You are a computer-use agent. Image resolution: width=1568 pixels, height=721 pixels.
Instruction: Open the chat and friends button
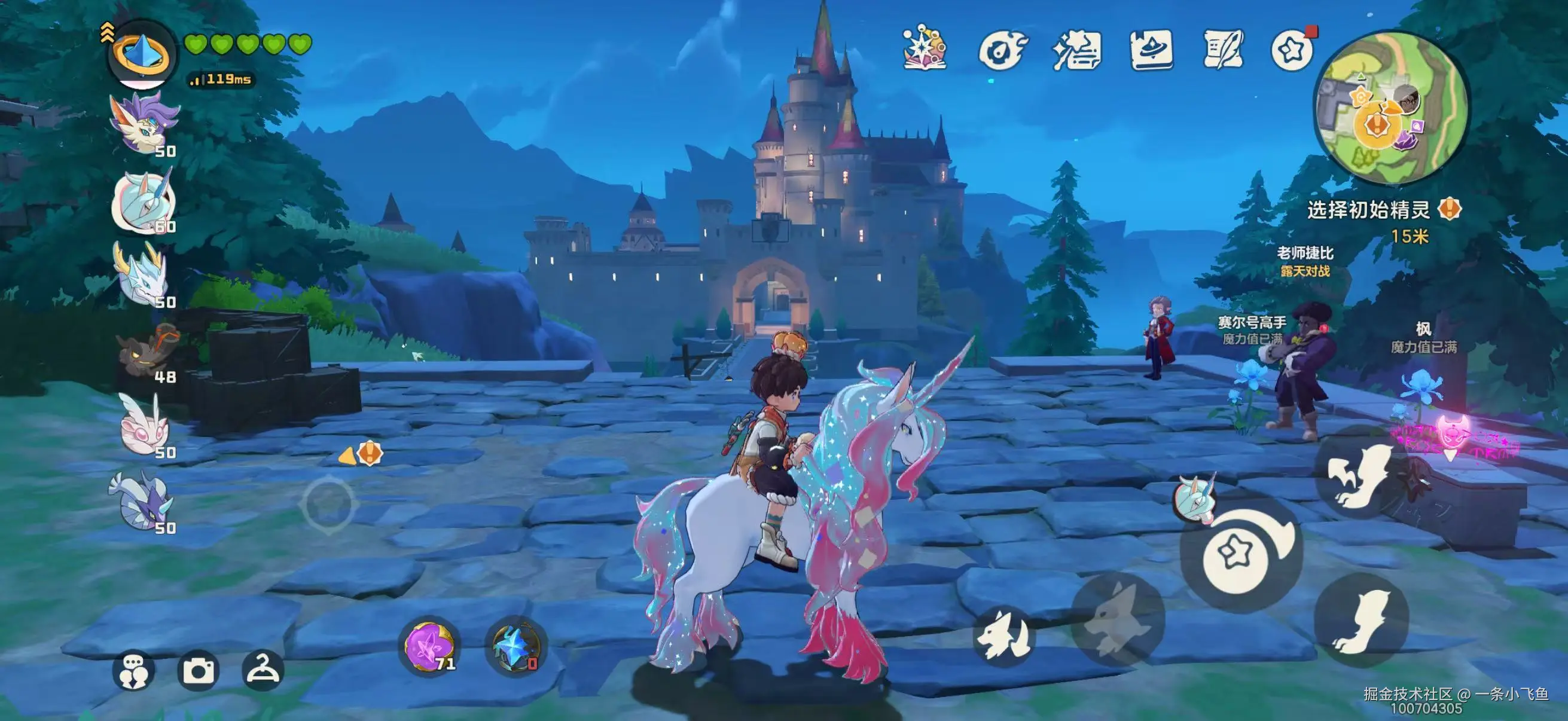133,670
